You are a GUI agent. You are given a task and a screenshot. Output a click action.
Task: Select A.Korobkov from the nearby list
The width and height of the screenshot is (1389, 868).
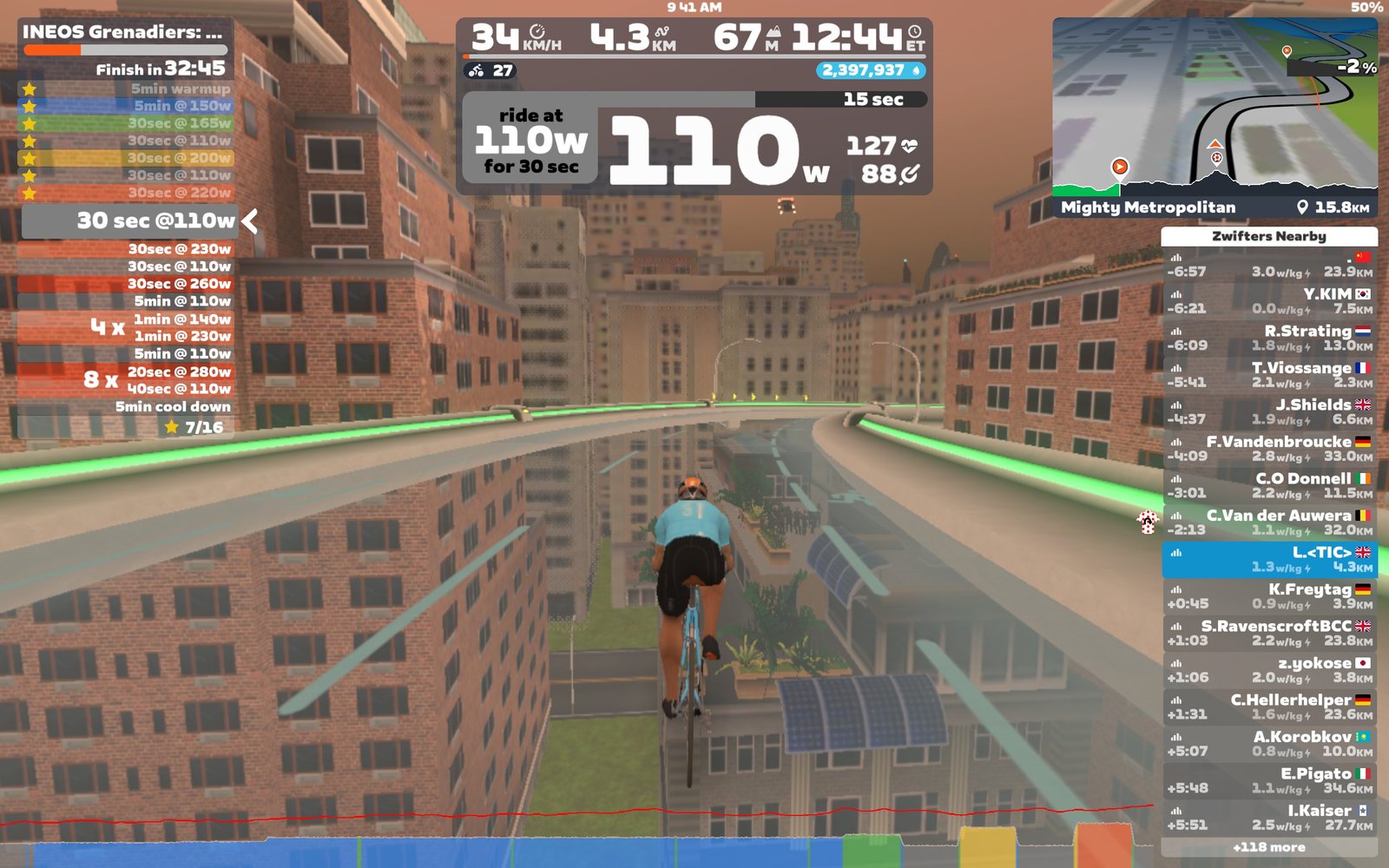click(1269, 744)
